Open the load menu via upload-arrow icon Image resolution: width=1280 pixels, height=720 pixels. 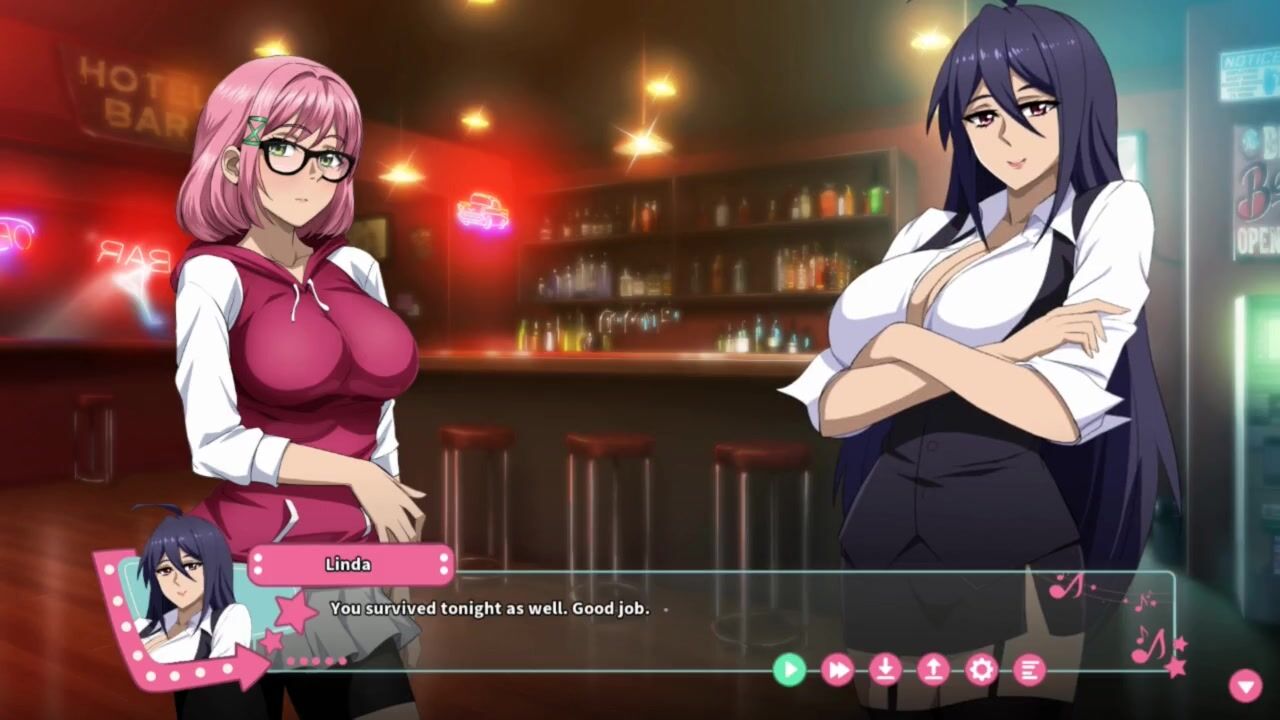pos(933,669)
